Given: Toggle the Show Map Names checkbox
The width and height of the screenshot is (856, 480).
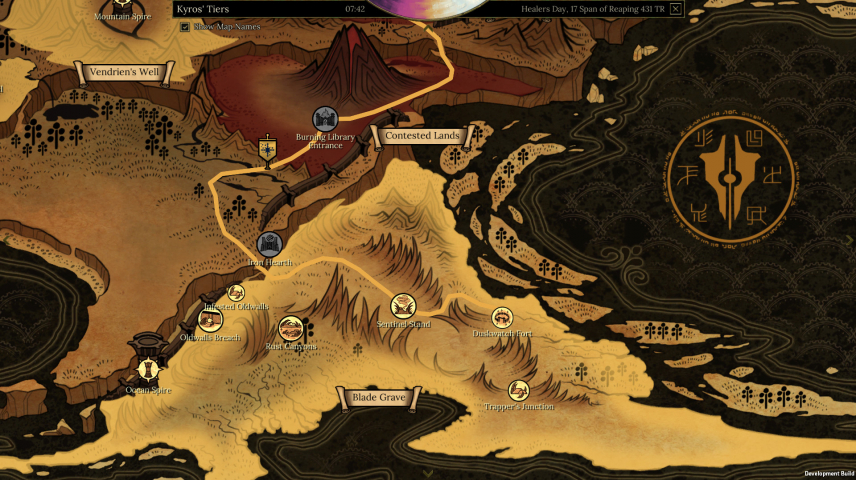Looking at the screenshot, I should tap(185, 27).
